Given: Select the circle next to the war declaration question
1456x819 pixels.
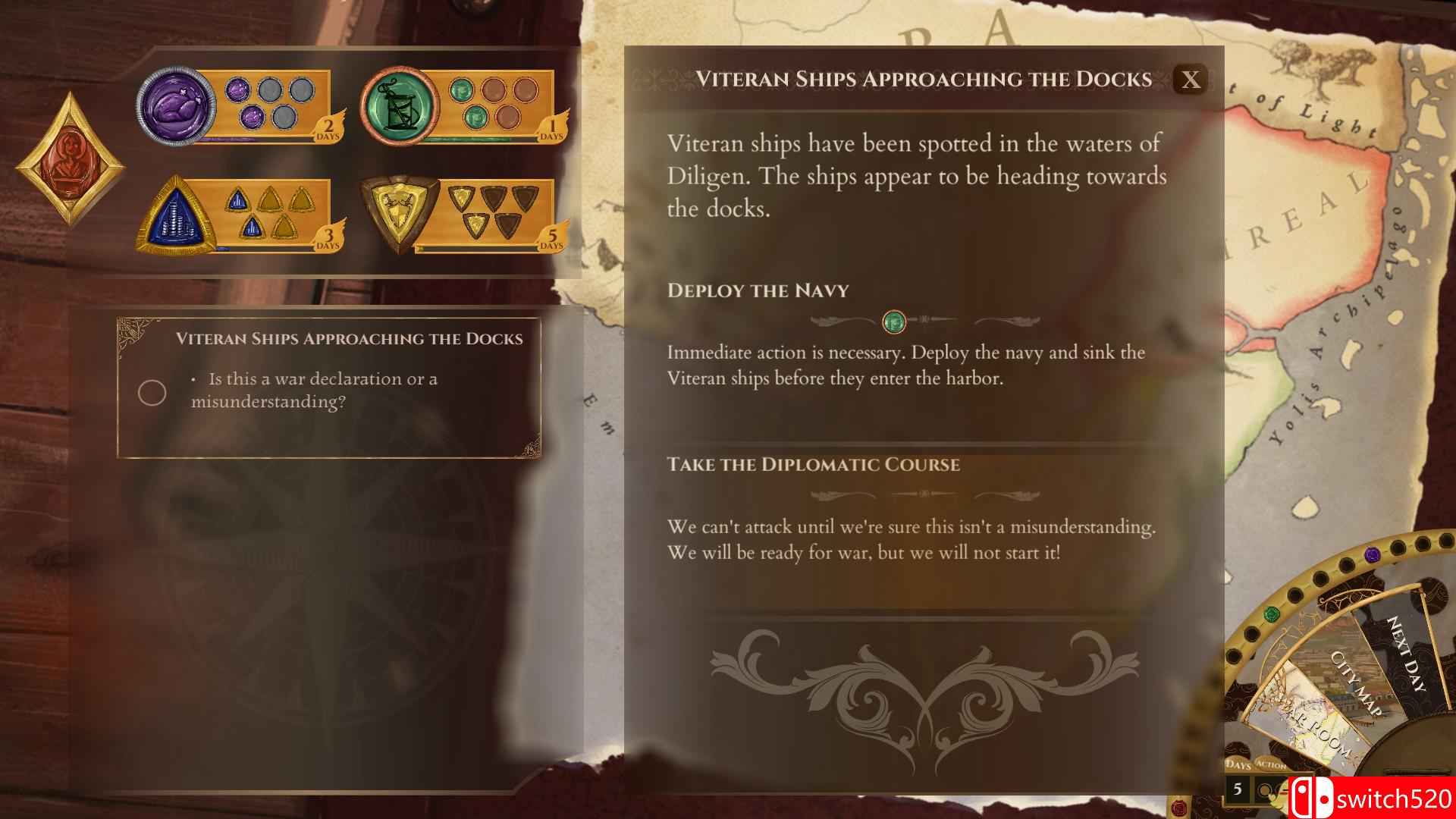Looking at the screenshot, I should [151, 392].
